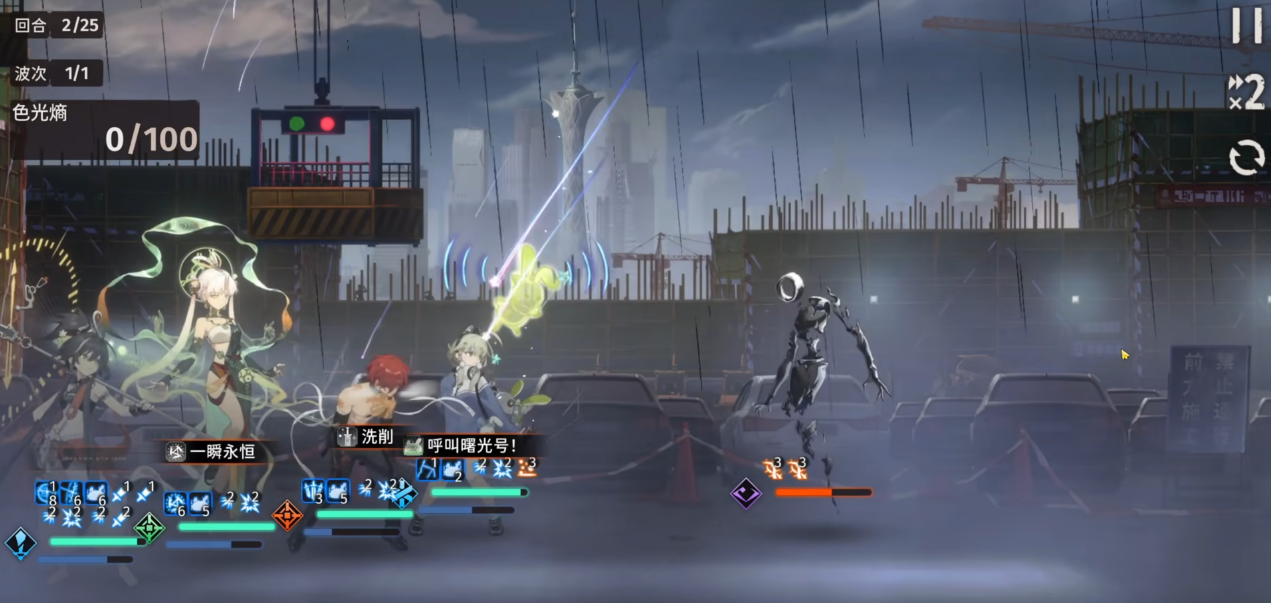Toggle auto-battle with the circular arrows icon
Viewport: 1271px width, 603px height.
click(1246, 157)
